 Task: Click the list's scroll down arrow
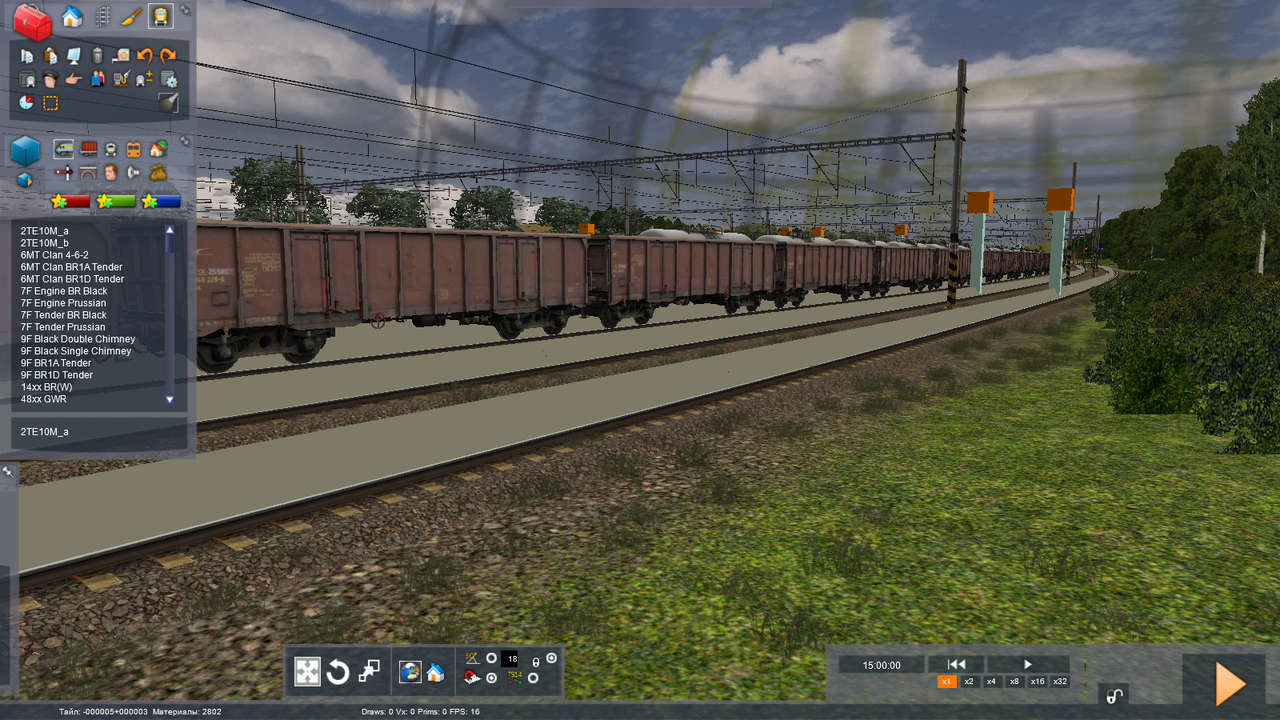(169, 399)
